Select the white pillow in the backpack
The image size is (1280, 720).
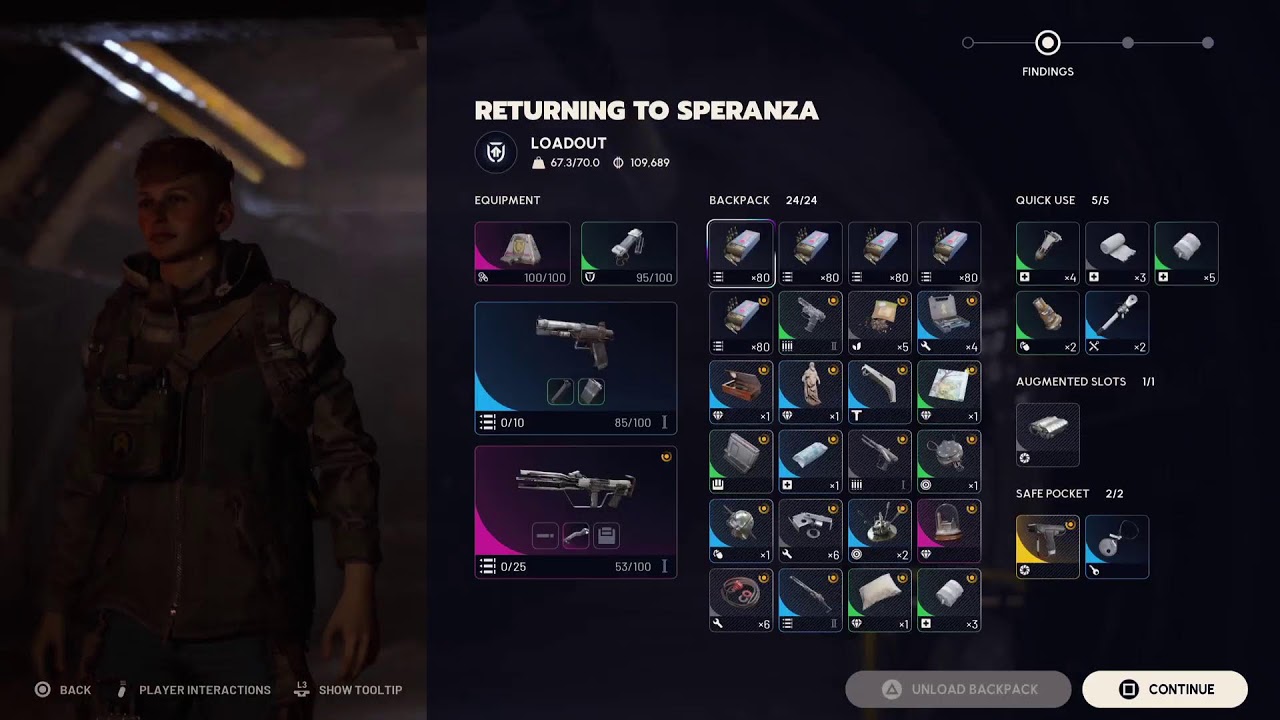[x=879, y=600]
